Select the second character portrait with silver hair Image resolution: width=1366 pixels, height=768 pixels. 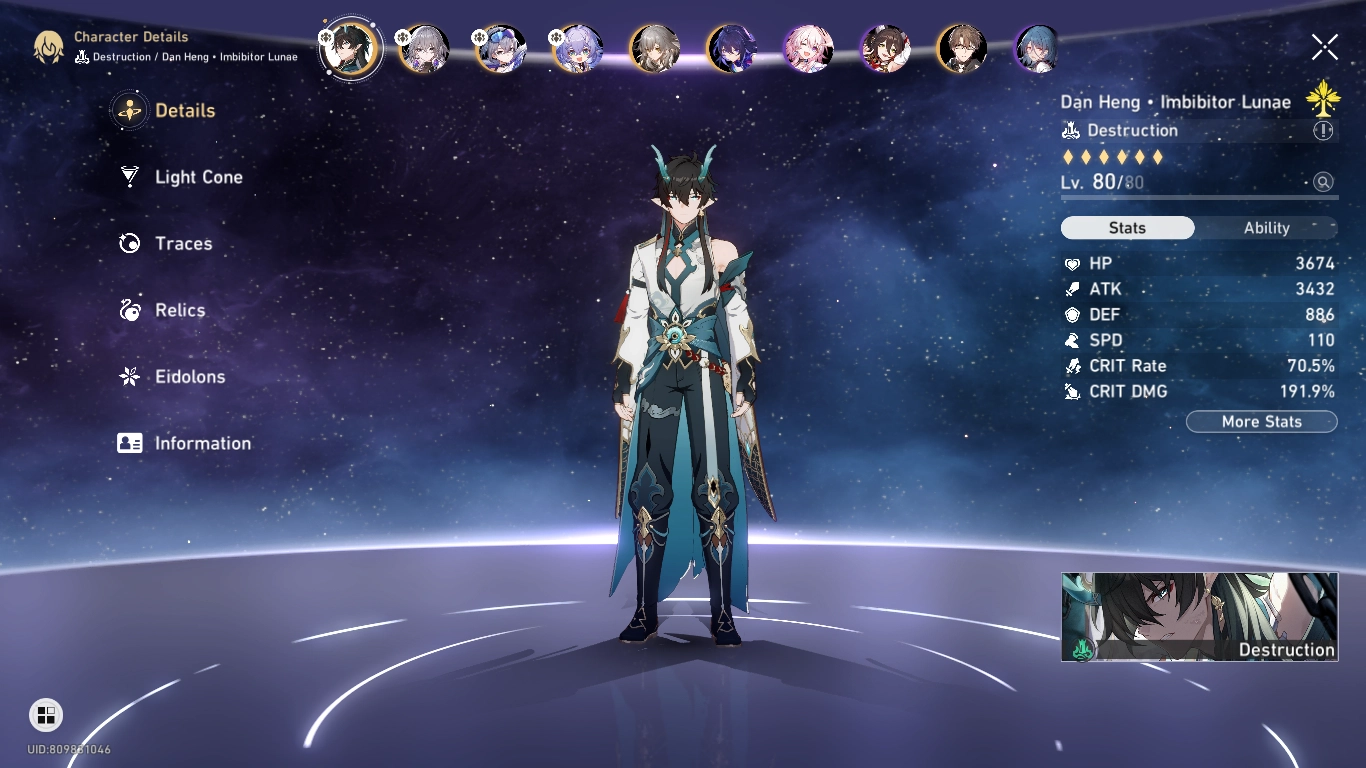coord(424,50)
